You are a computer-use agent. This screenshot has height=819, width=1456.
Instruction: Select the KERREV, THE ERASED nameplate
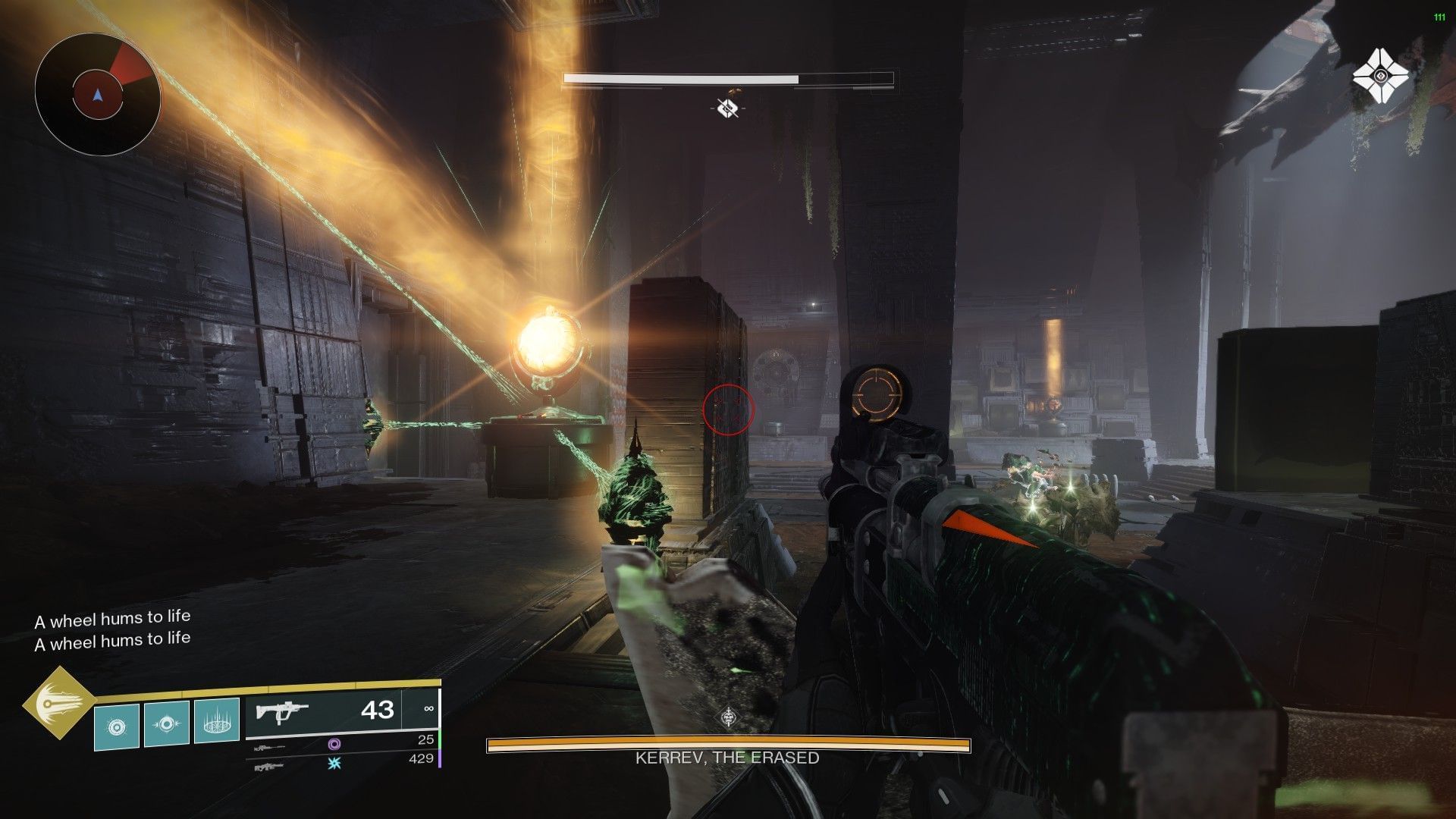point(724,756)
